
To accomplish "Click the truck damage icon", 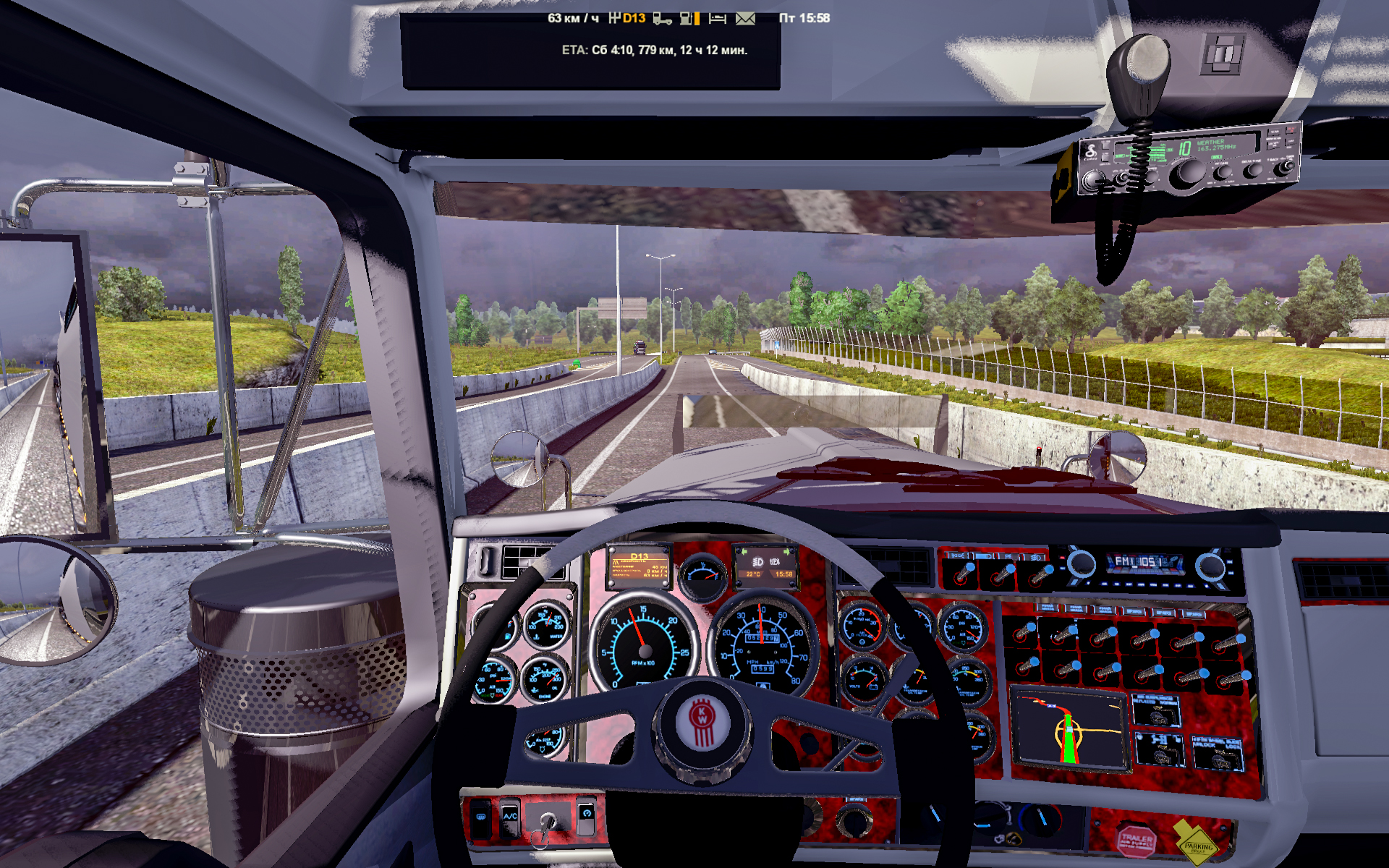I will pos(662,18).
